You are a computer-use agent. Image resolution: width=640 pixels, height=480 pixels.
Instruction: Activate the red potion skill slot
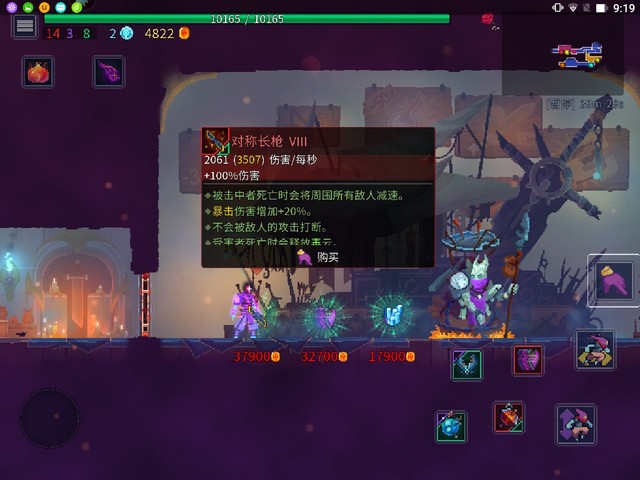pyautogui.click(x=508, y=416)
